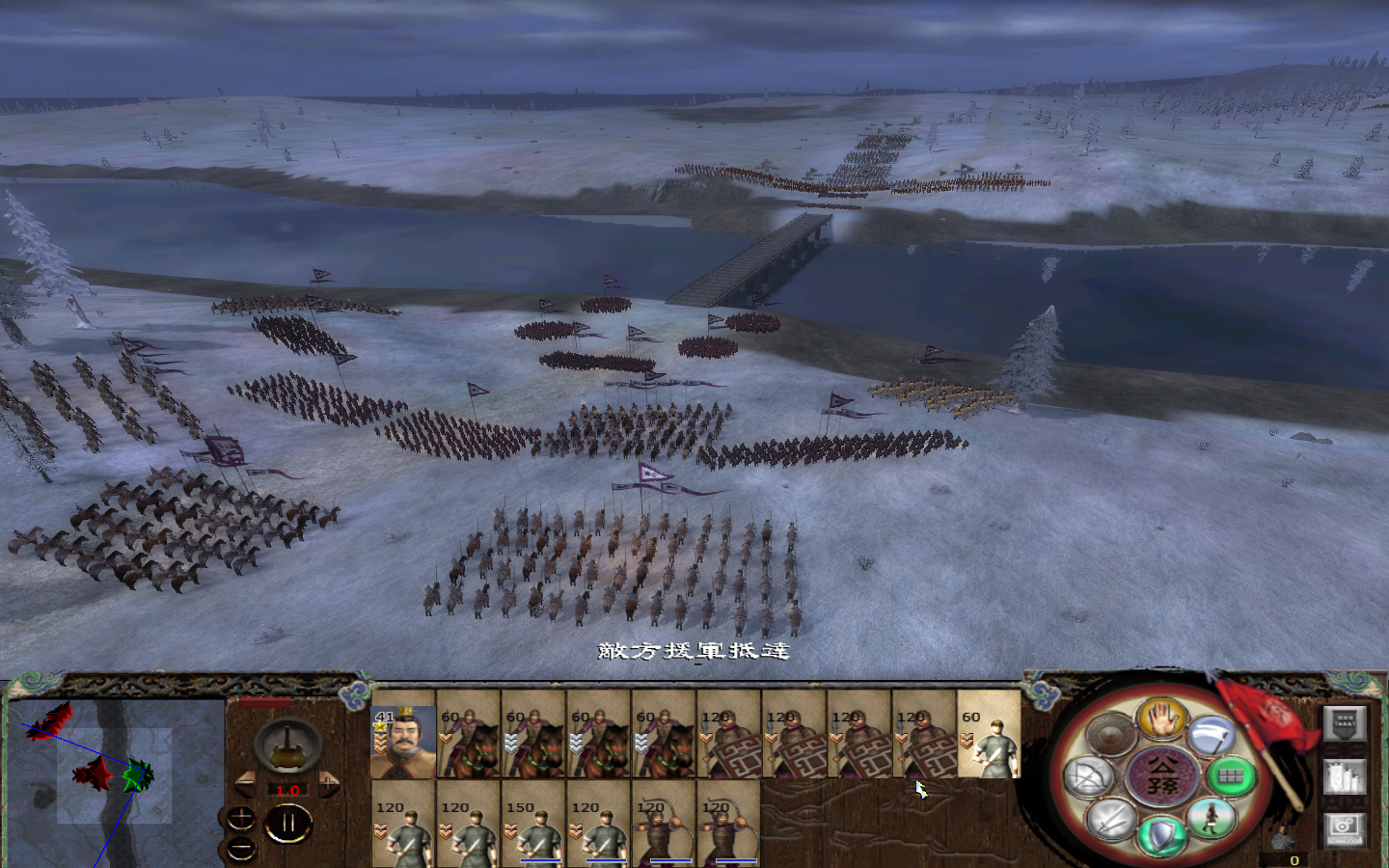Click the minimap zoom-out minus button

240,847
